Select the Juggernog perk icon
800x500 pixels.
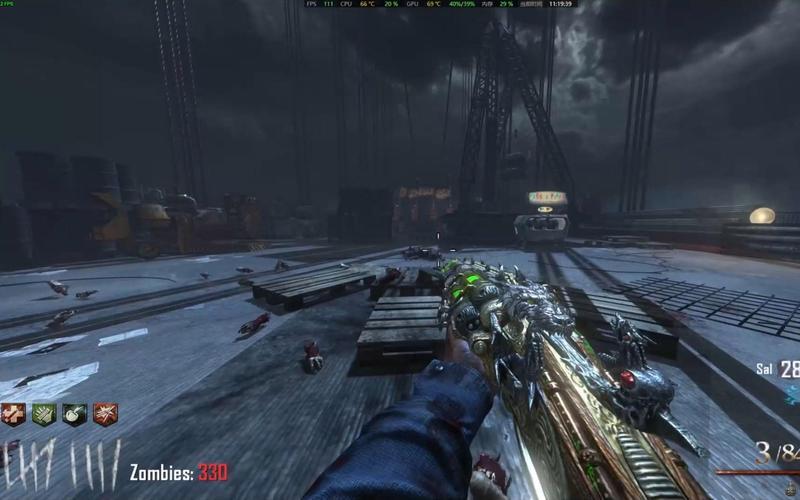(13, 414)
